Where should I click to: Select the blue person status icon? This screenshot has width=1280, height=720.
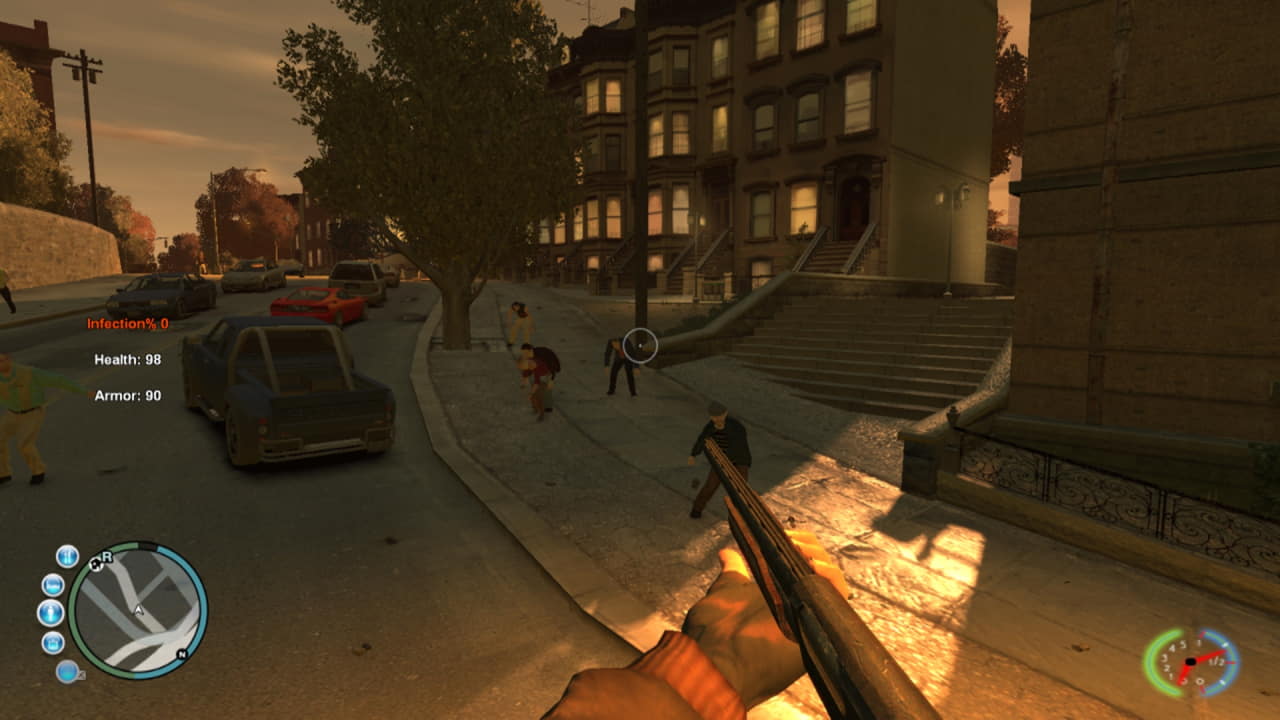click(x=50, y=613)
